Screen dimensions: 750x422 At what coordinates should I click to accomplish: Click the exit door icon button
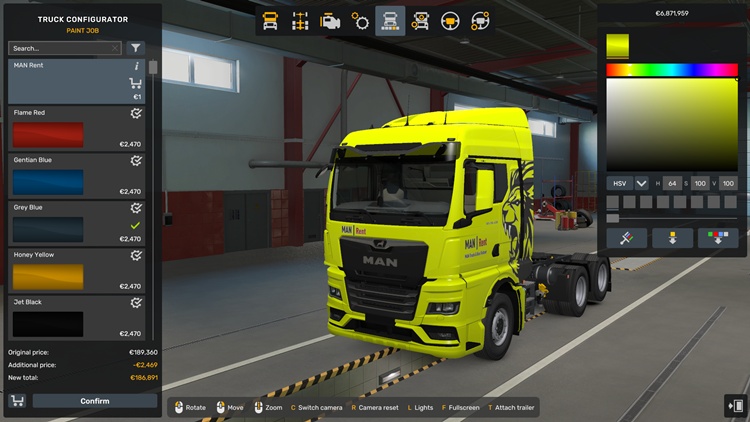[735, 405]
